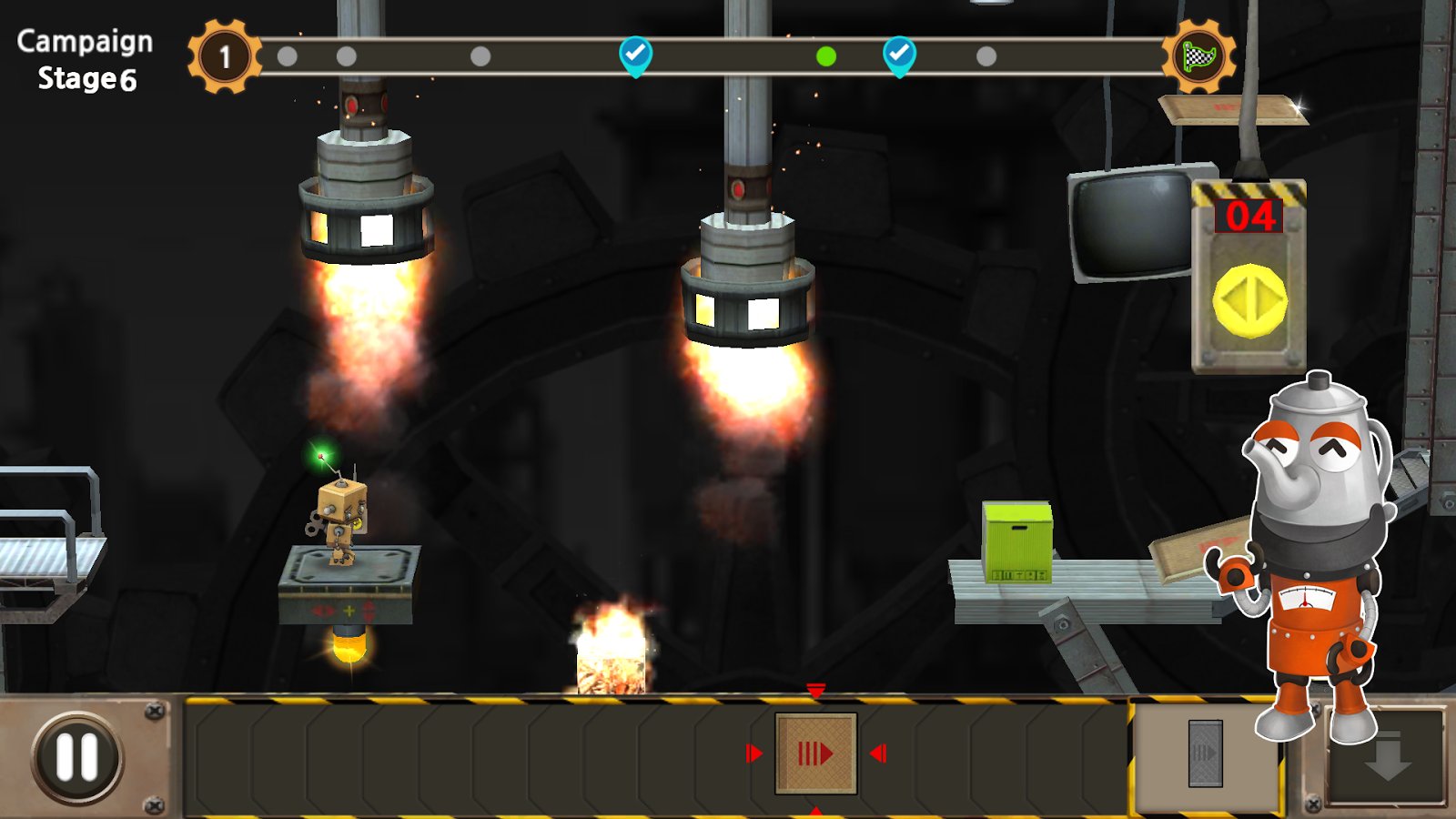The width and height of the screenshot is (1456, 819).
Task: Choose the gray block in the yellow-striped slot
Action: tap(1205, 753)
